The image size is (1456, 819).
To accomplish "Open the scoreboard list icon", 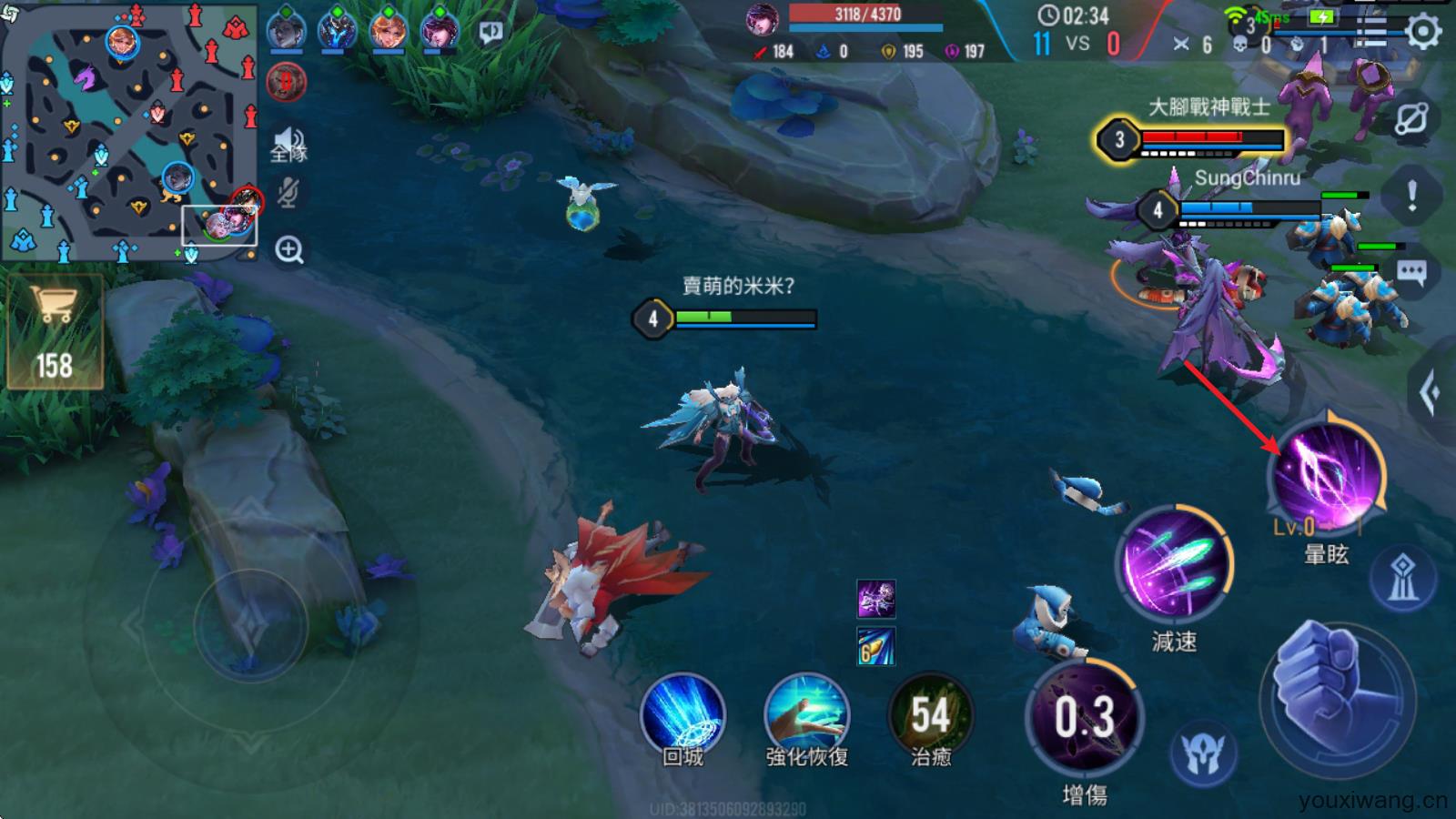I will (x=1371, y=32).
